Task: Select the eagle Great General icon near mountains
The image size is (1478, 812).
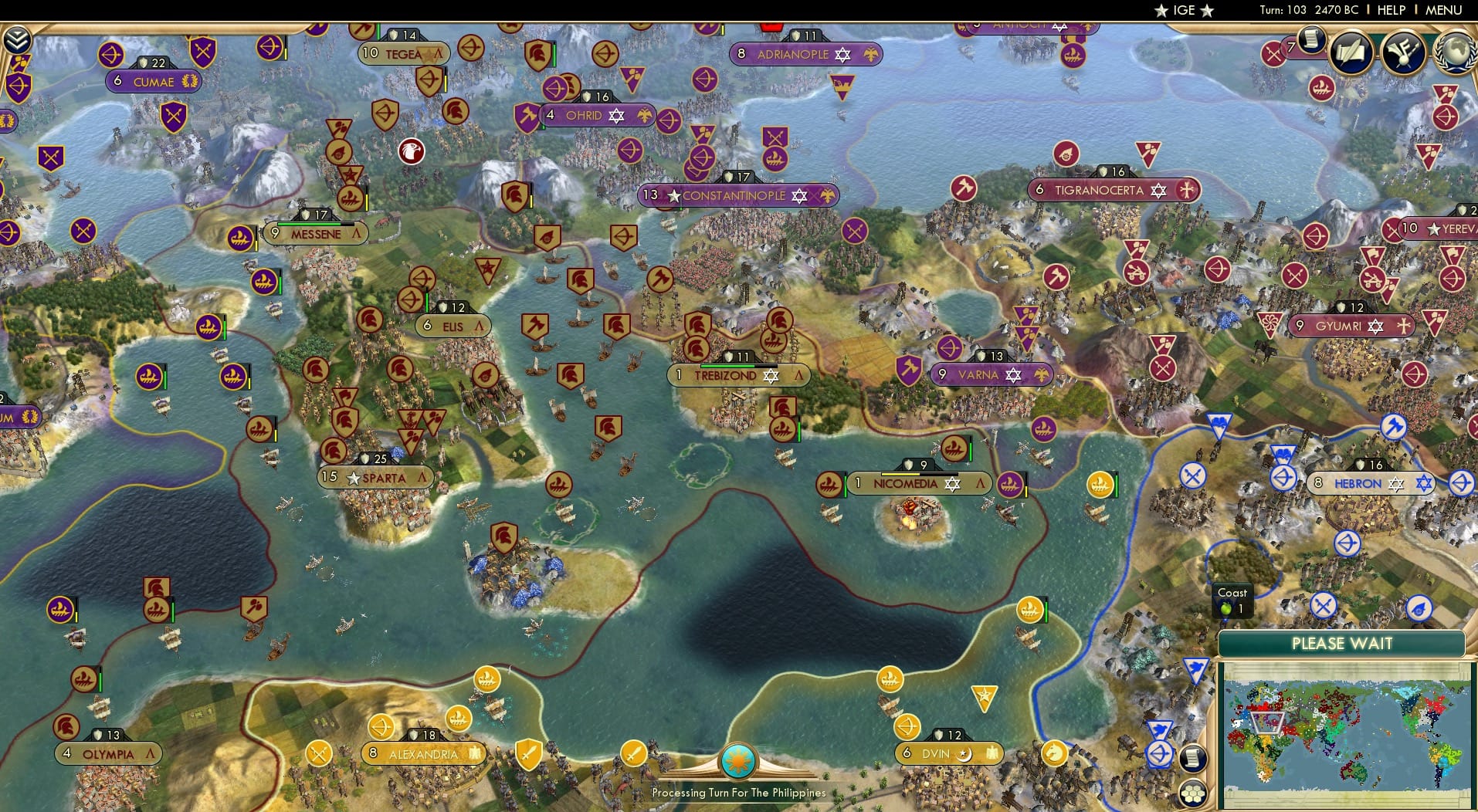Action: pos(413,152)
